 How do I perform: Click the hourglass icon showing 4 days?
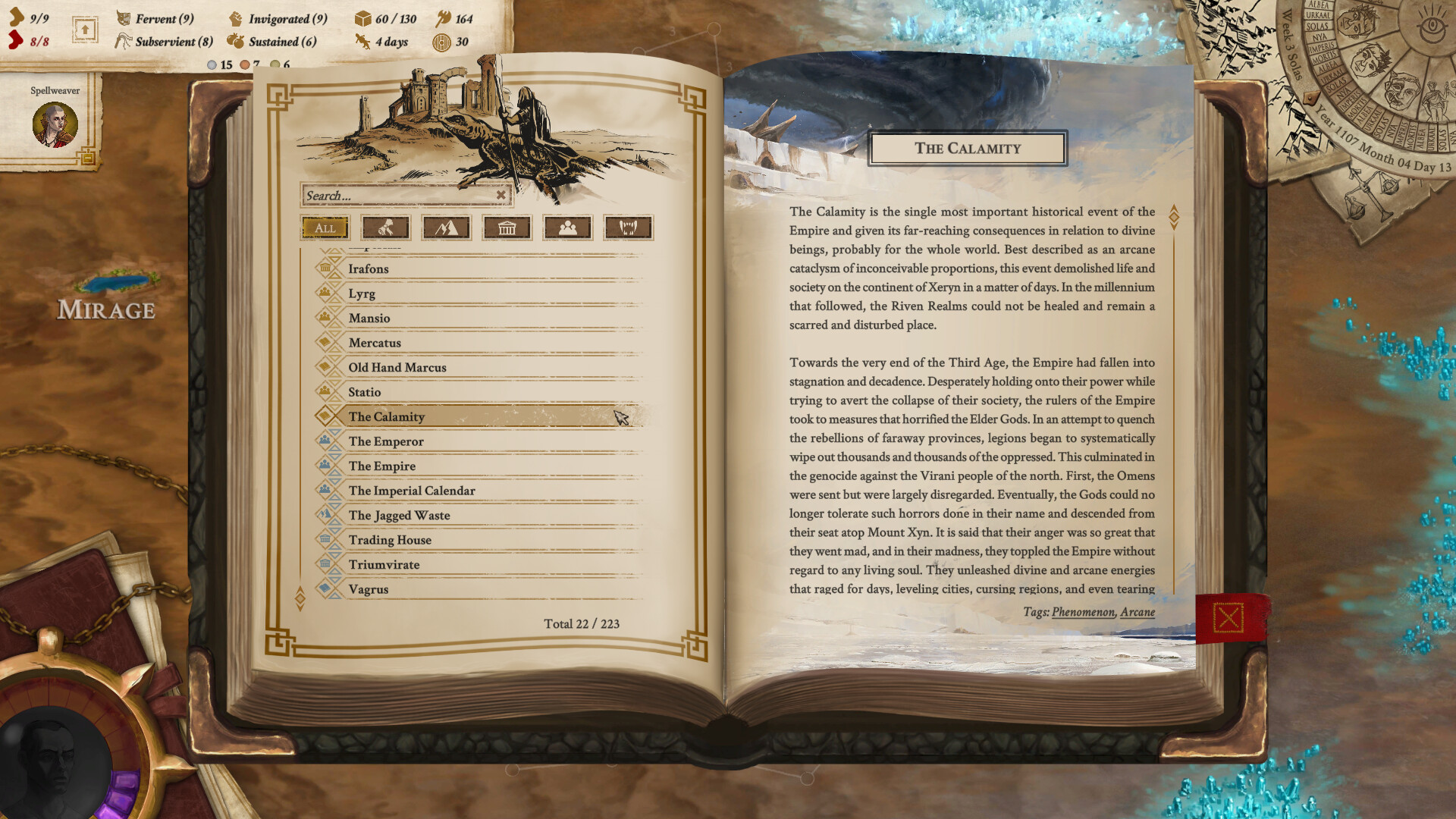(x=361, y=42)
